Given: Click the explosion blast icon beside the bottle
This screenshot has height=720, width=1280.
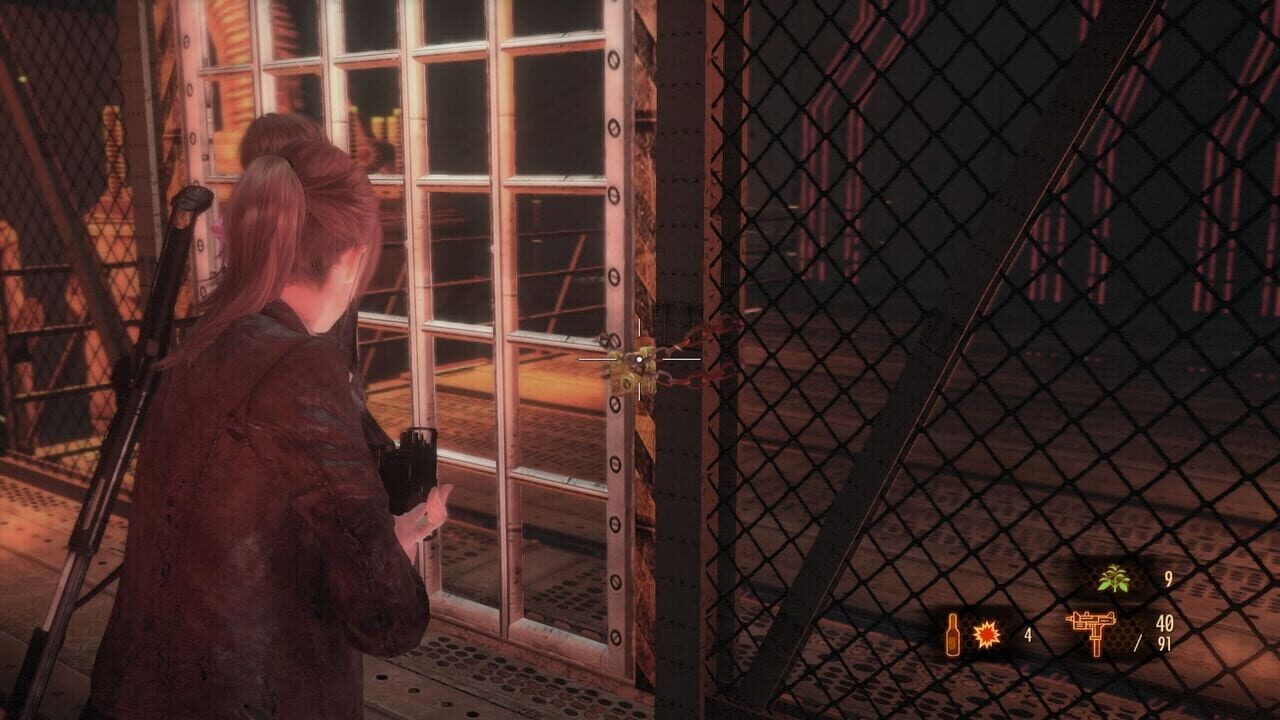Looking at the screenshot, I should 986,633.
